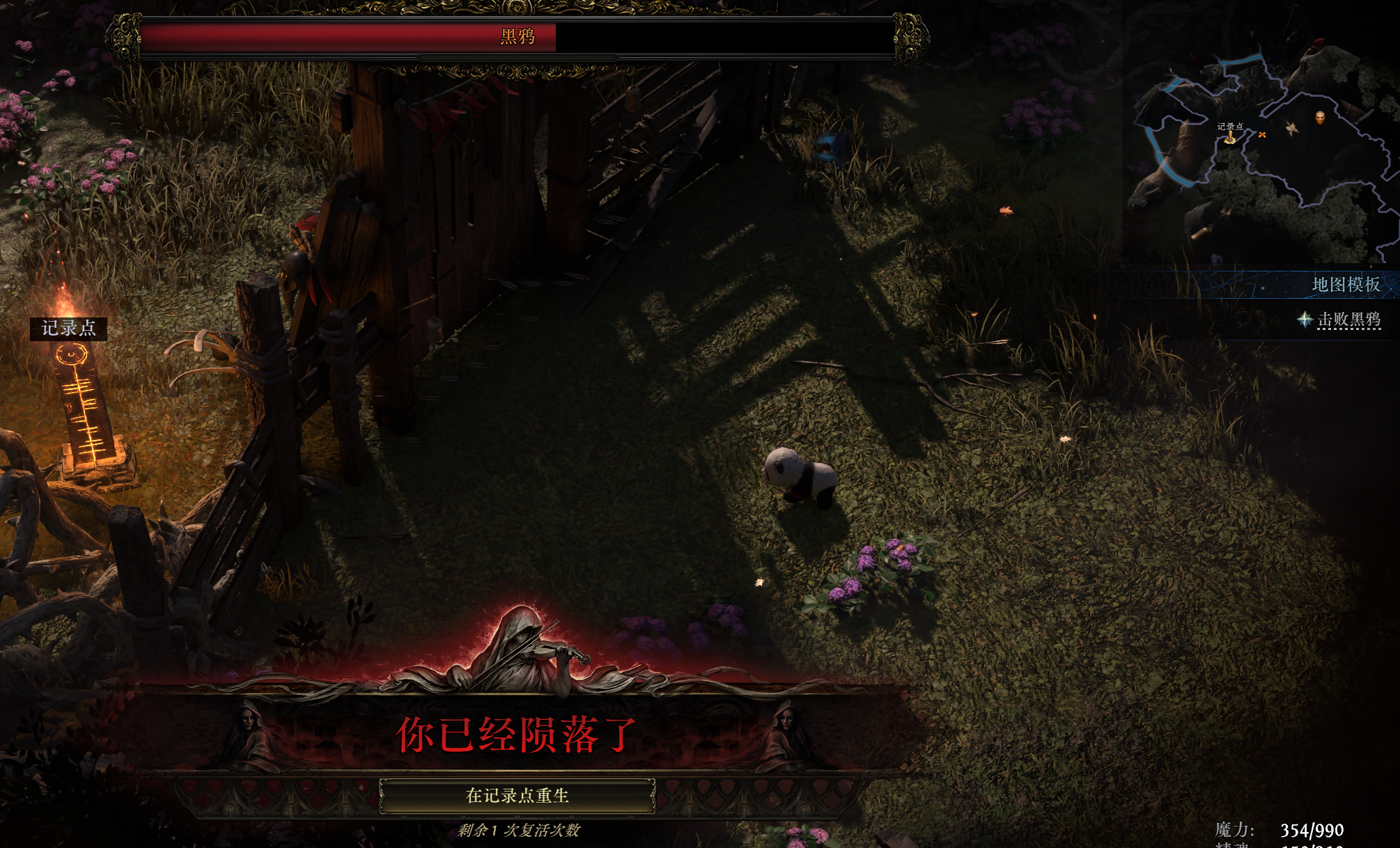
Task: Click the 在记录点重生 respawn button
Action: (x=517, y=796)
